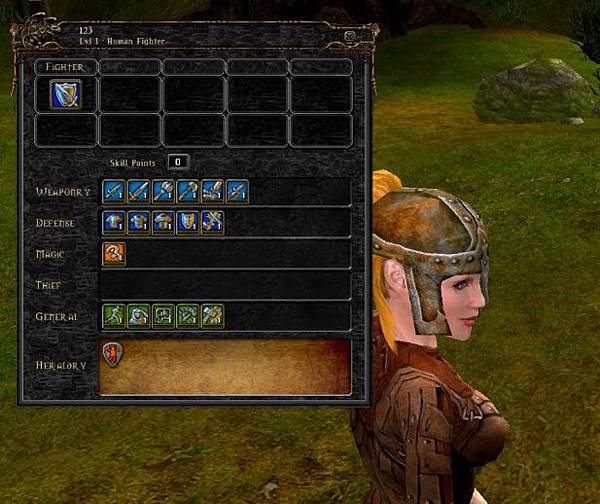This screenshot has height=504, width=600.
Task: Choose the running figure General skill
Action: tap(114, 317)
